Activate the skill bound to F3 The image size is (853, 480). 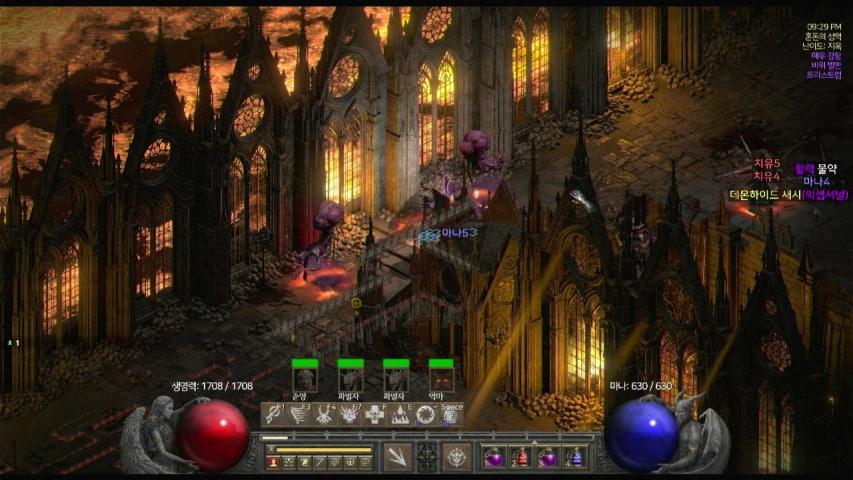tap(297, 414)
